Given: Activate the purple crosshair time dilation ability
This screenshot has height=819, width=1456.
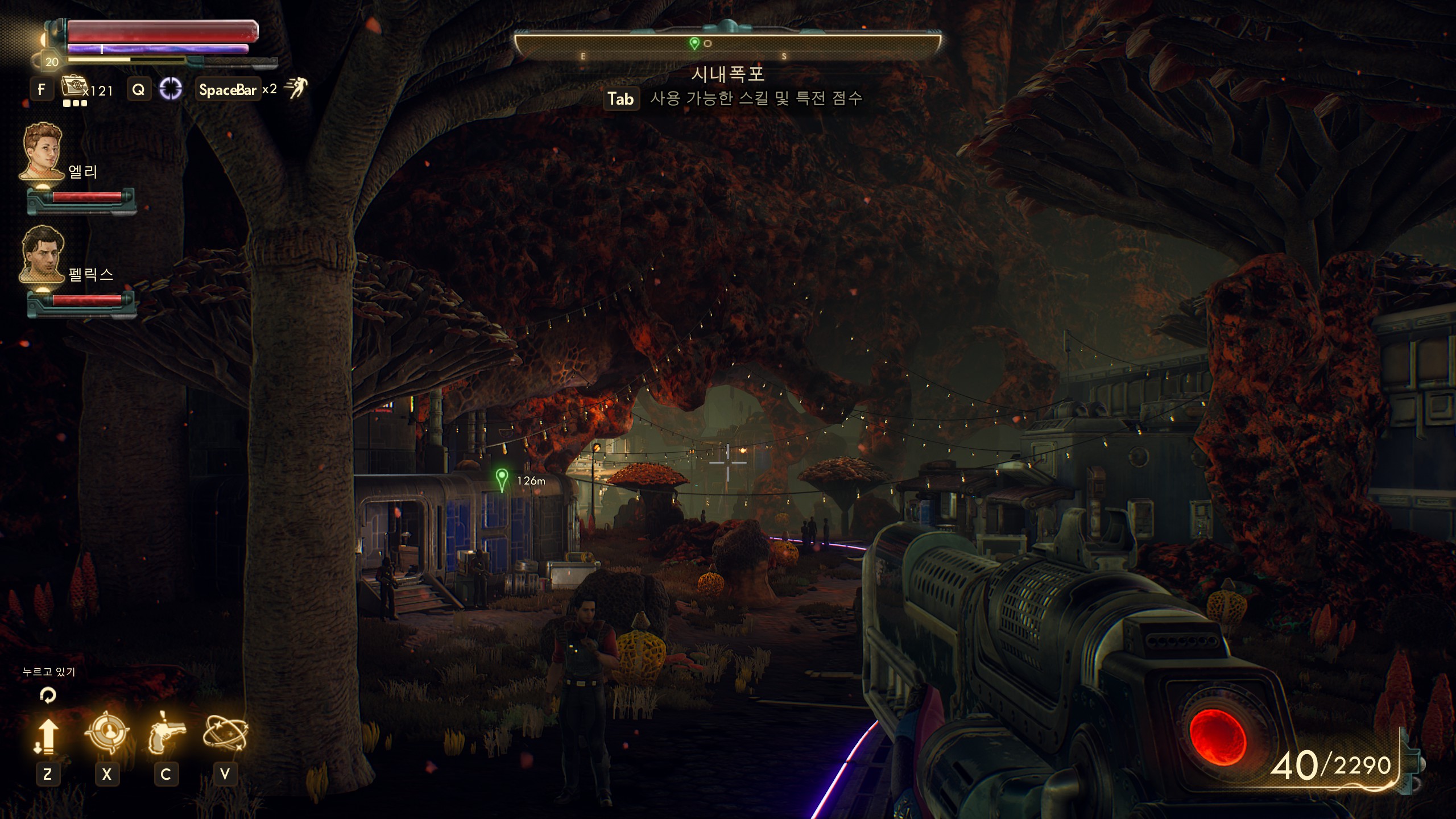Looking at the screenshot, I should [170, 89].
